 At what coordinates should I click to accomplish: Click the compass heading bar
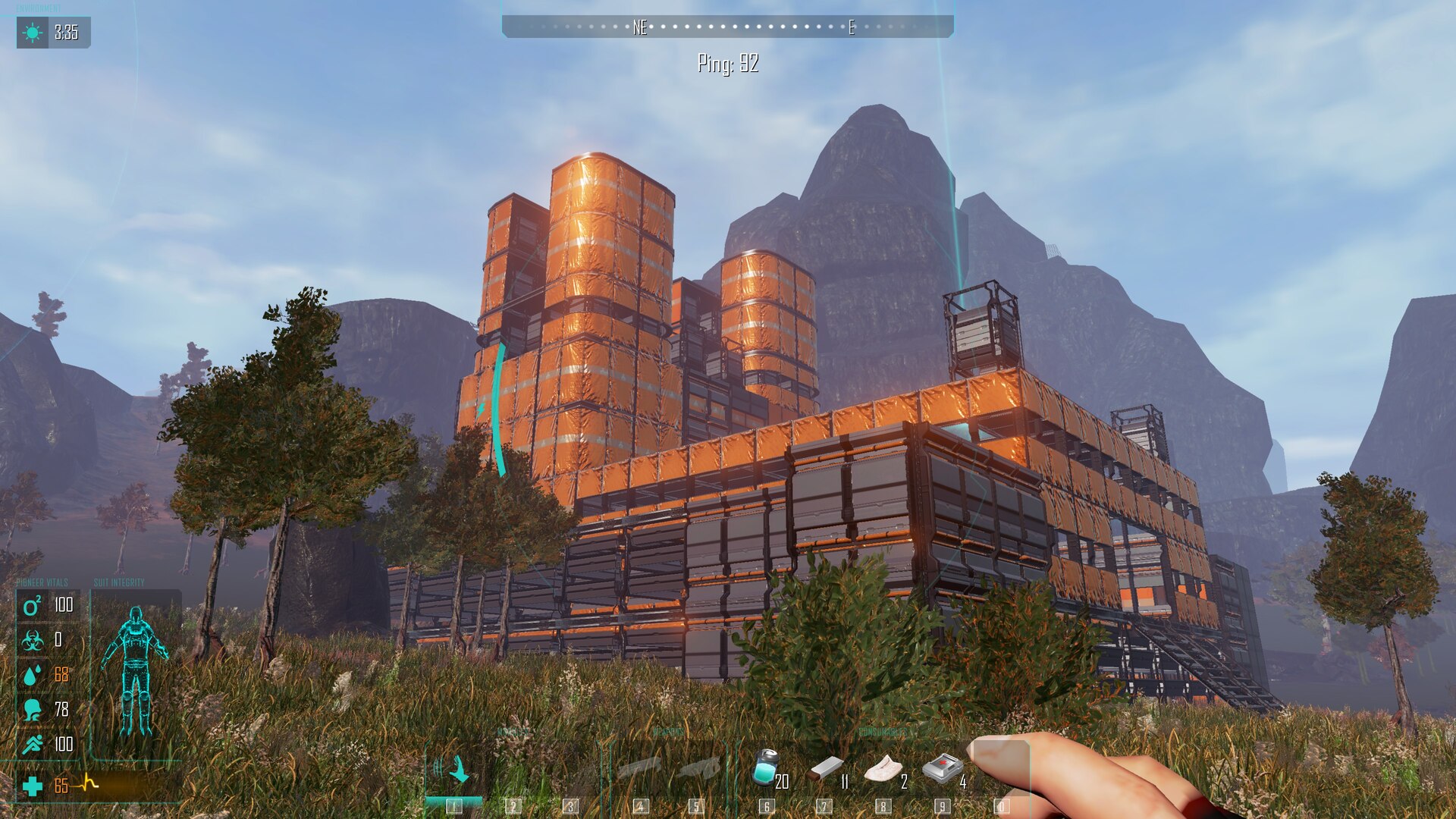tap(727, 27)
